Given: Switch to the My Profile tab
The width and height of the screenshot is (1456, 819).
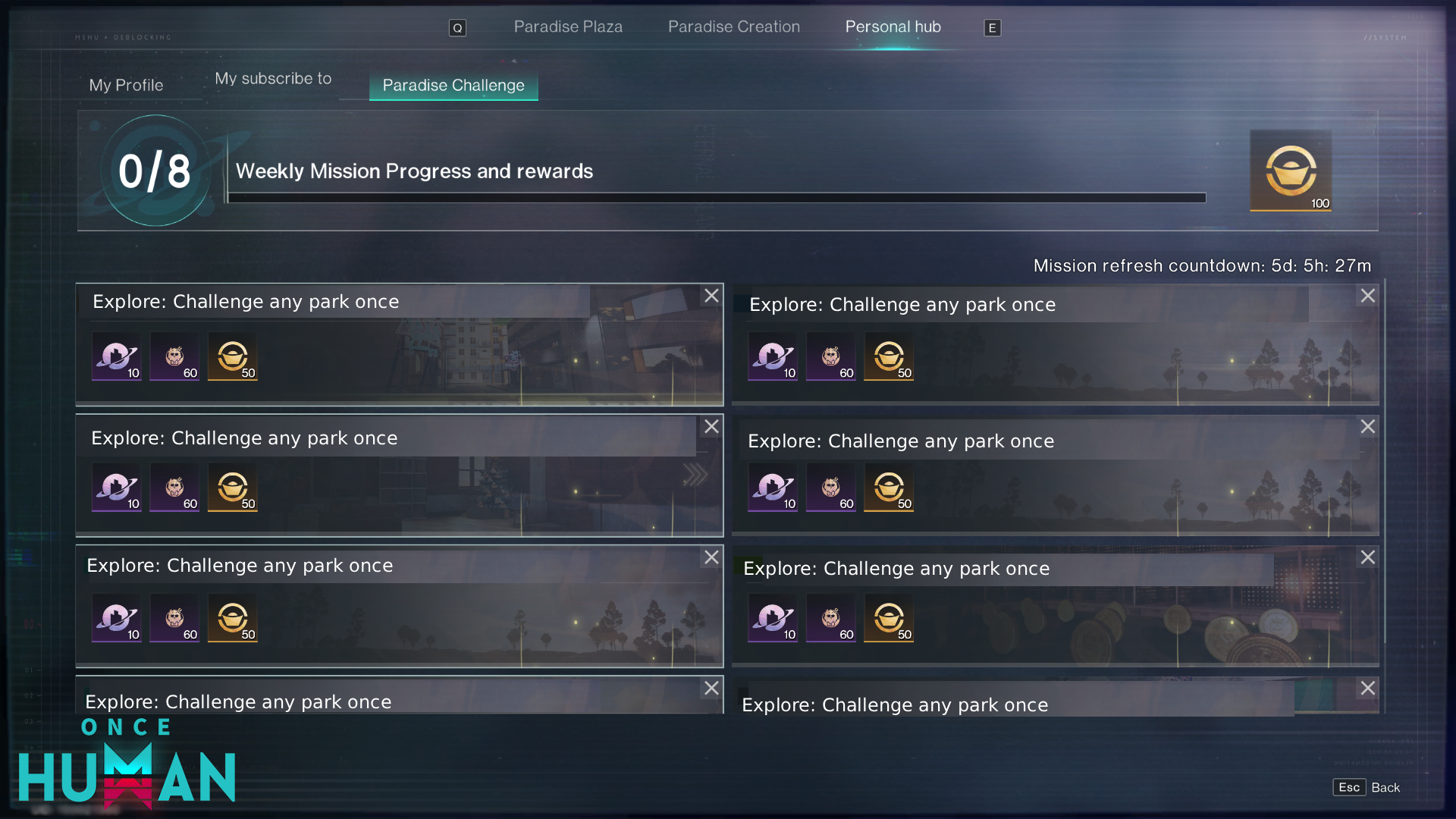Looking at the screenshot, I should [x=126, y=85].
